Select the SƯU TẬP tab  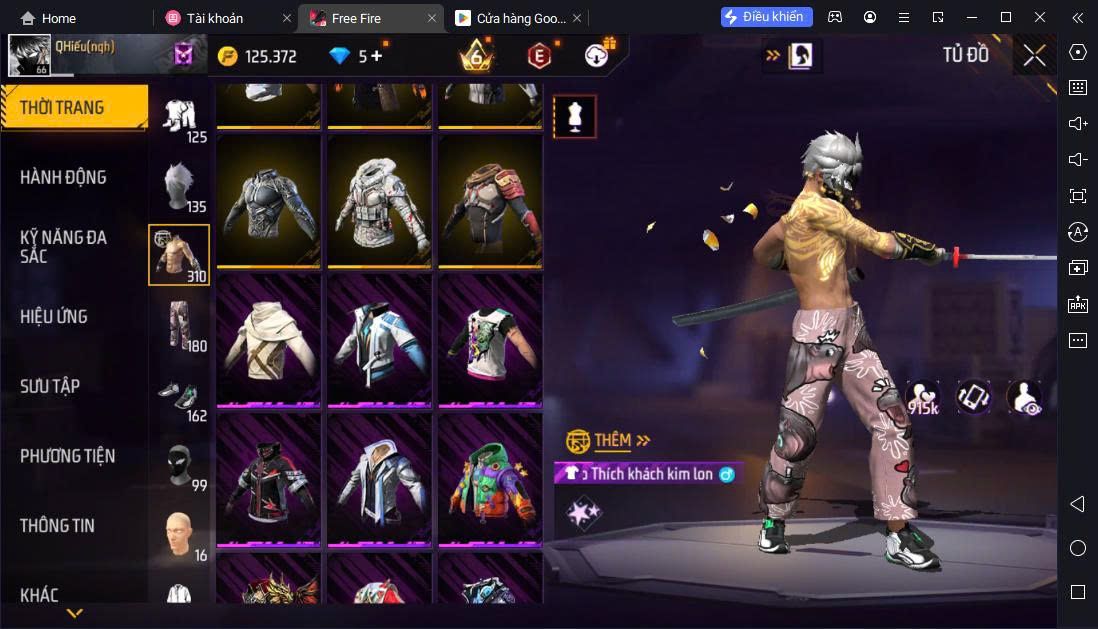click(x=50, y=386)
